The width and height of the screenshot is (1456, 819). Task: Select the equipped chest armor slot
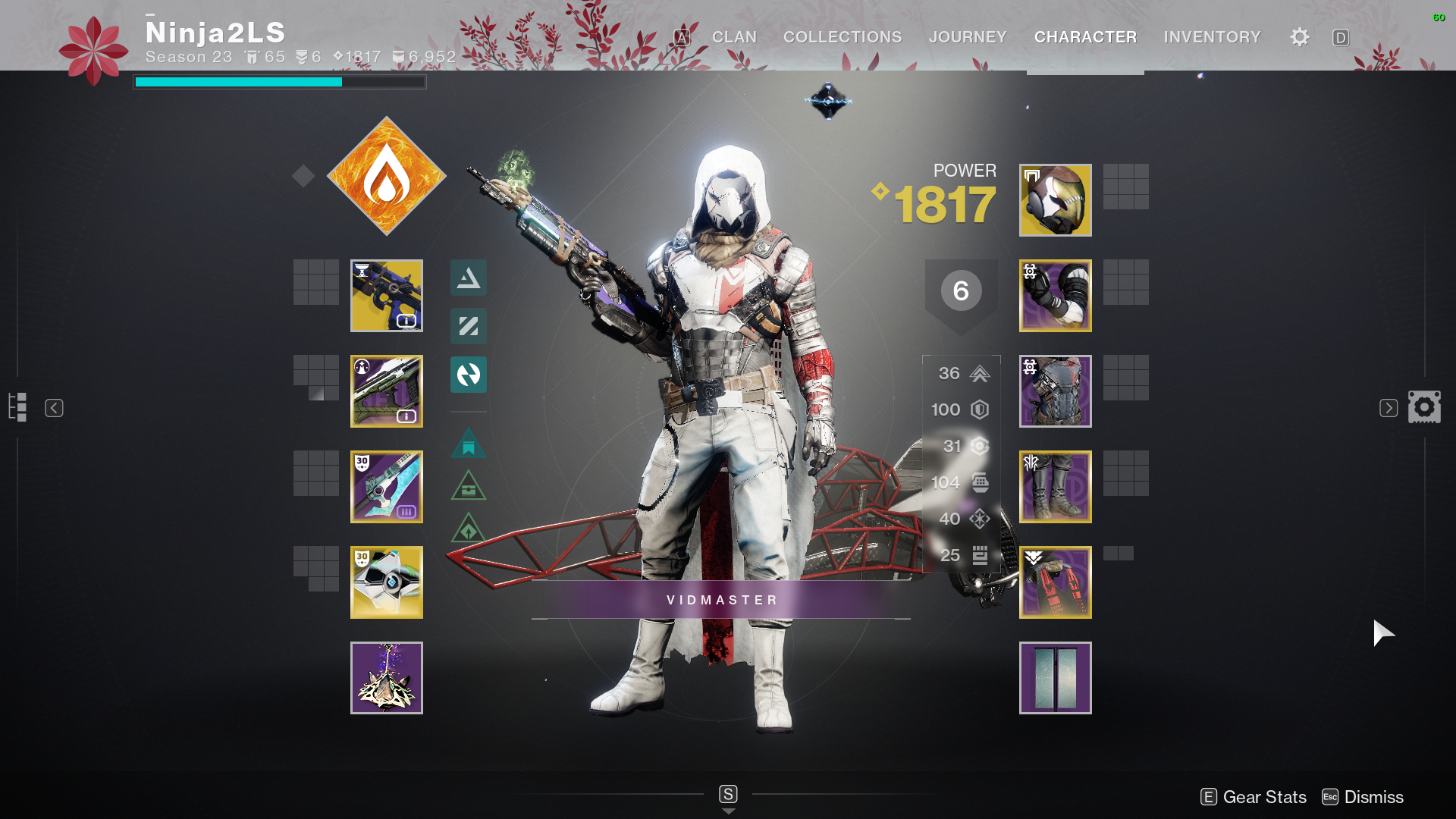(1055, 391)
